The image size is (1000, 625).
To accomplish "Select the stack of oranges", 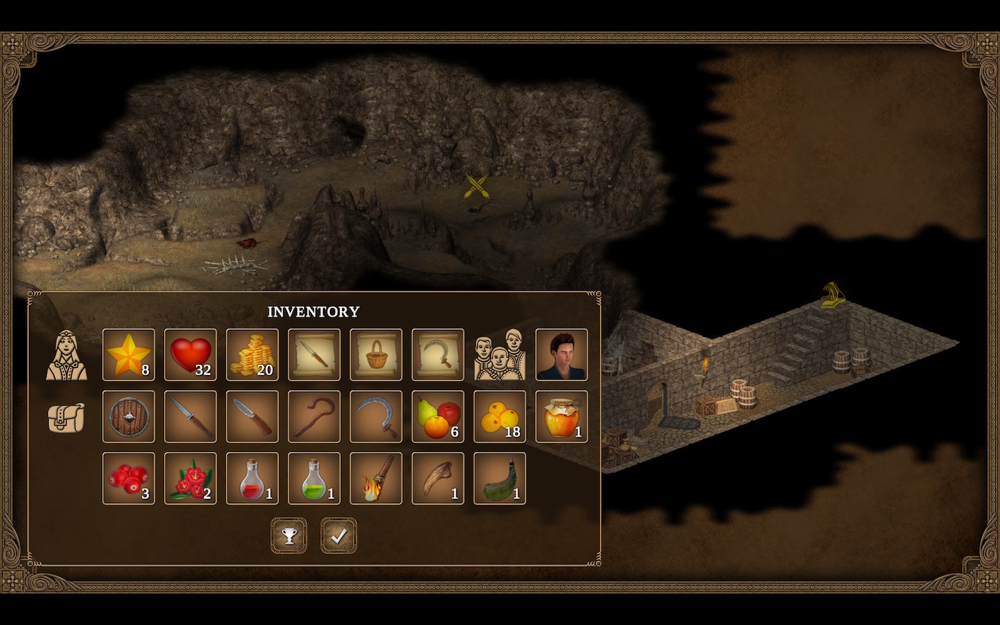I will 500,417.
